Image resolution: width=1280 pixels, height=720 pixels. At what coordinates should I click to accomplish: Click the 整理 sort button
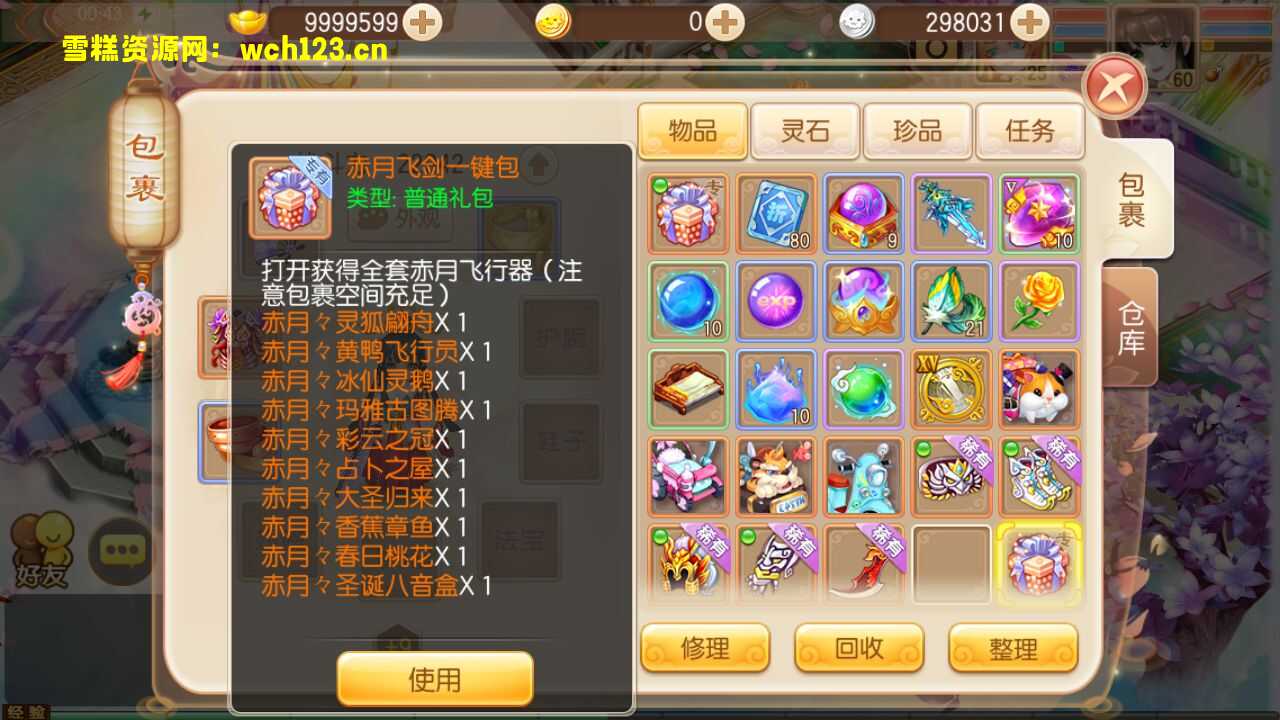(1013, 648)
